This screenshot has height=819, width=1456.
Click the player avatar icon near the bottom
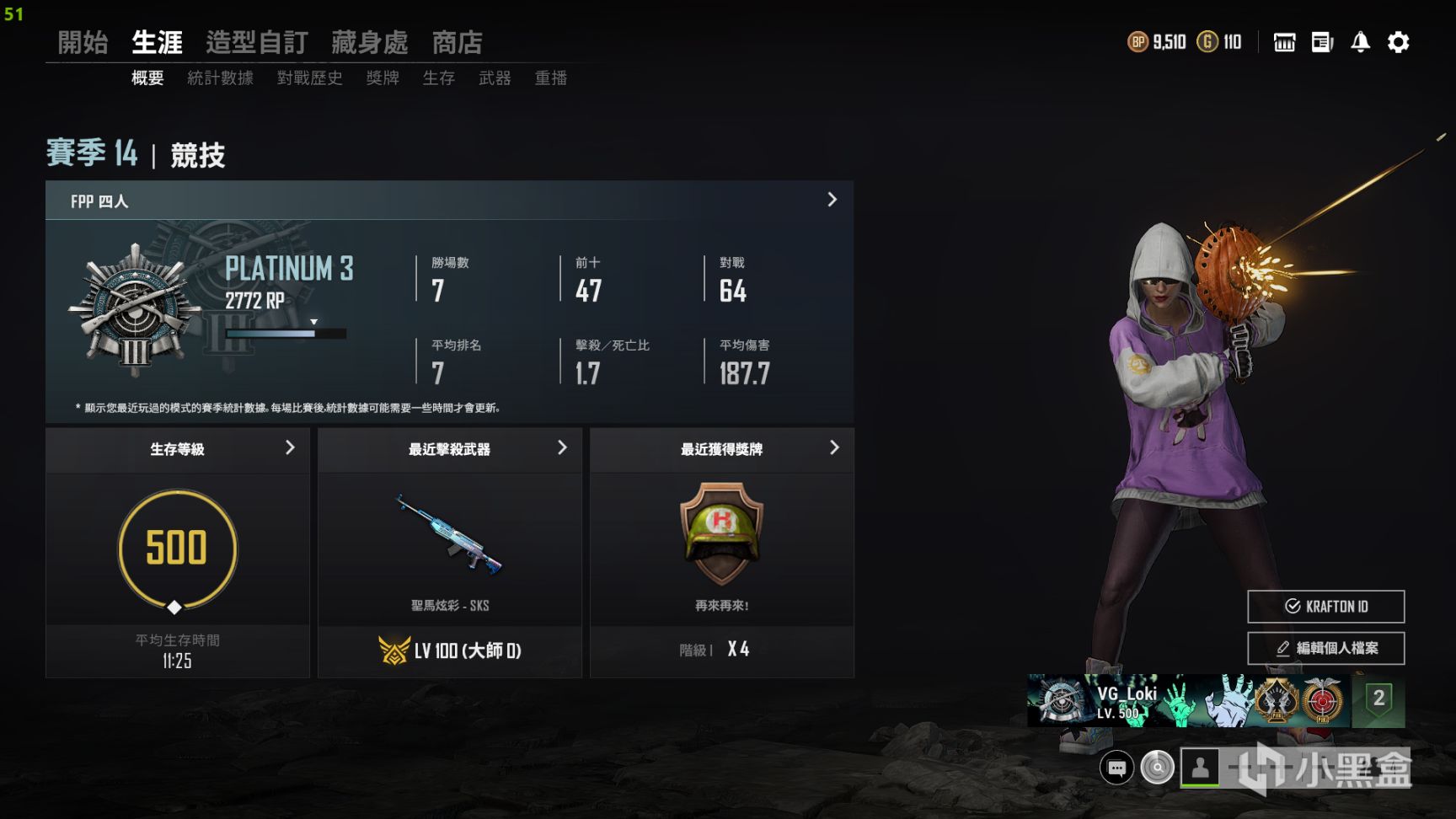click(x=1200, y=768)
